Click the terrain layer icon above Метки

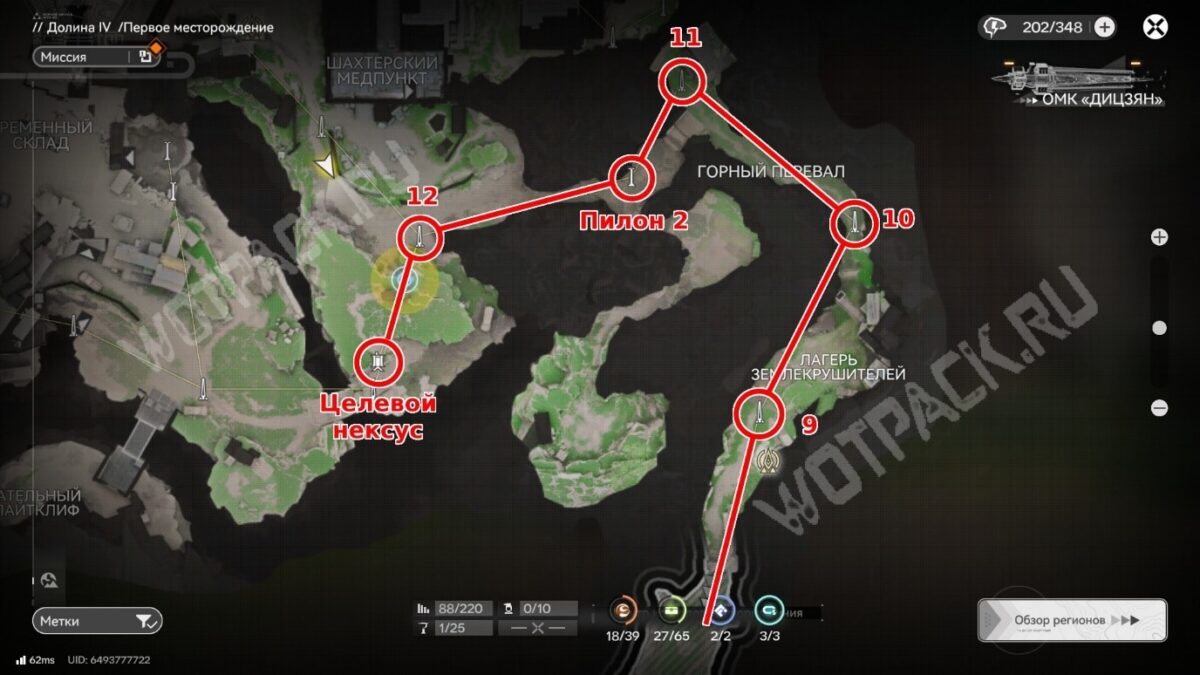pyautogui.click(x=50, y=580)
